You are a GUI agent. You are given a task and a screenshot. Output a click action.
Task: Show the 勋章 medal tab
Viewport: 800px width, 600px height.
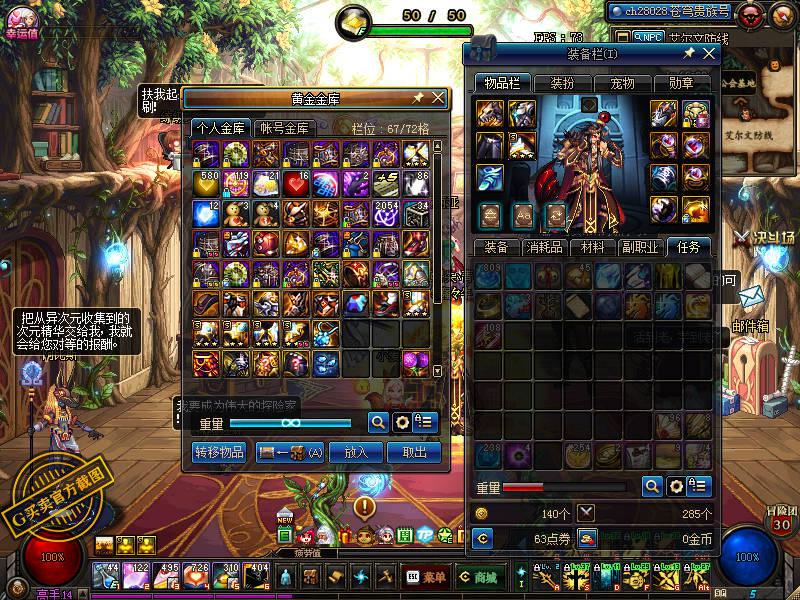(681, 83)
